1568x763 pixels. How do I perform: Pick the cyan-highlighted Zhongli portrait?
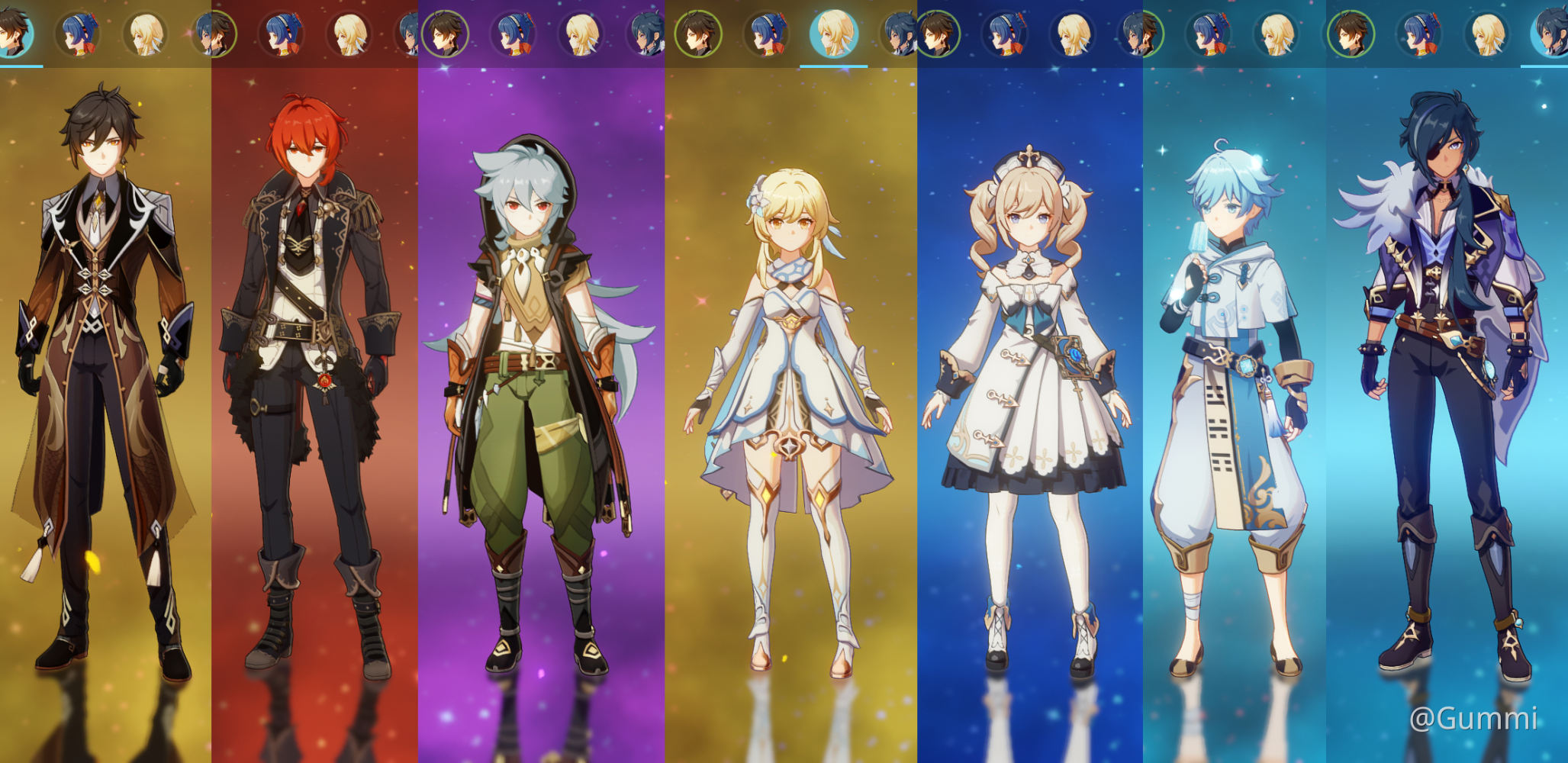pos(14,34)
